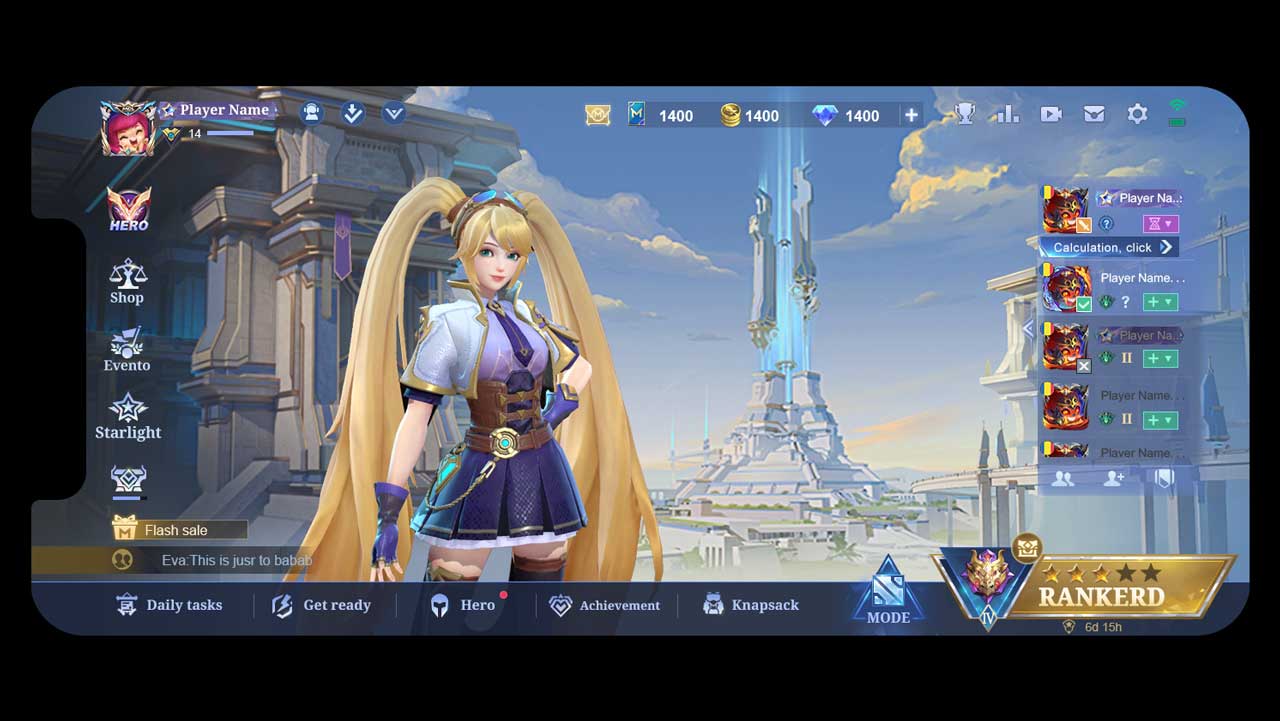
Task: Open the Hero menu winged emblem
Action: (128, 208)
